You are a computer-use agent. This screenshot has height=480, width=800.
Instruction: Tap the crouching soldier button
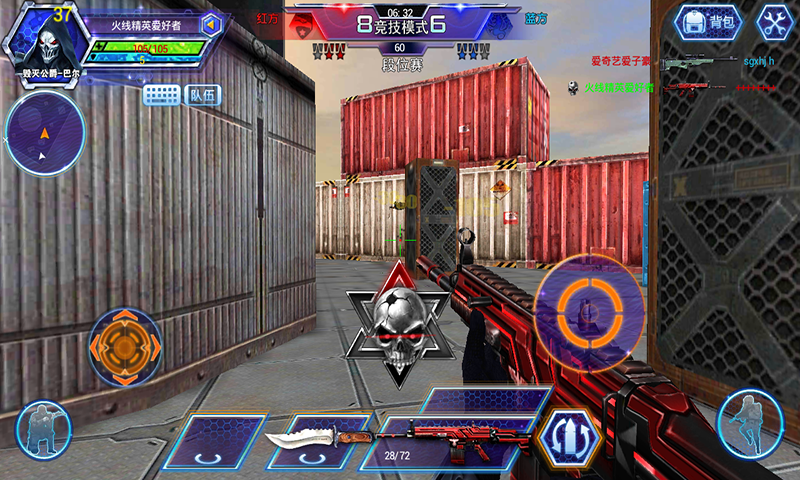tap(44, 427)
